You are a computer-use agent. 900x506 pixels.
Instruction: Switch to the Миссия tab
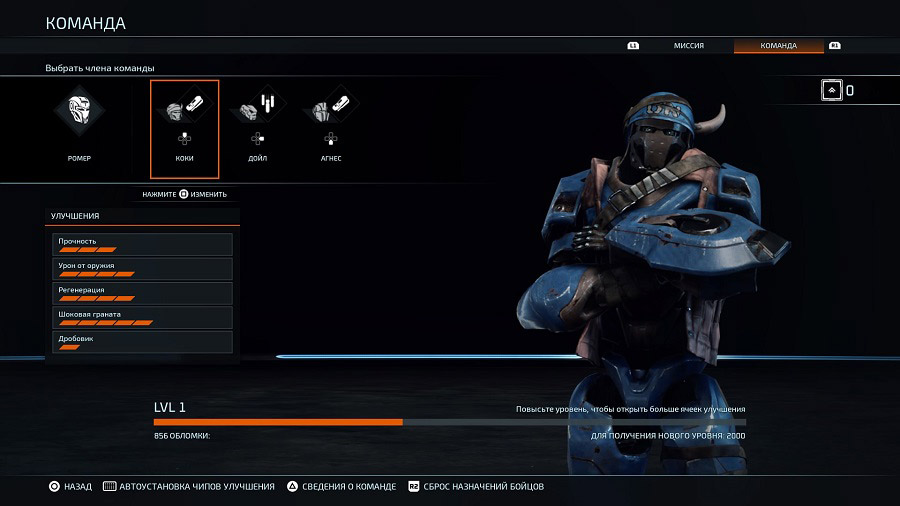pos(688,46)
